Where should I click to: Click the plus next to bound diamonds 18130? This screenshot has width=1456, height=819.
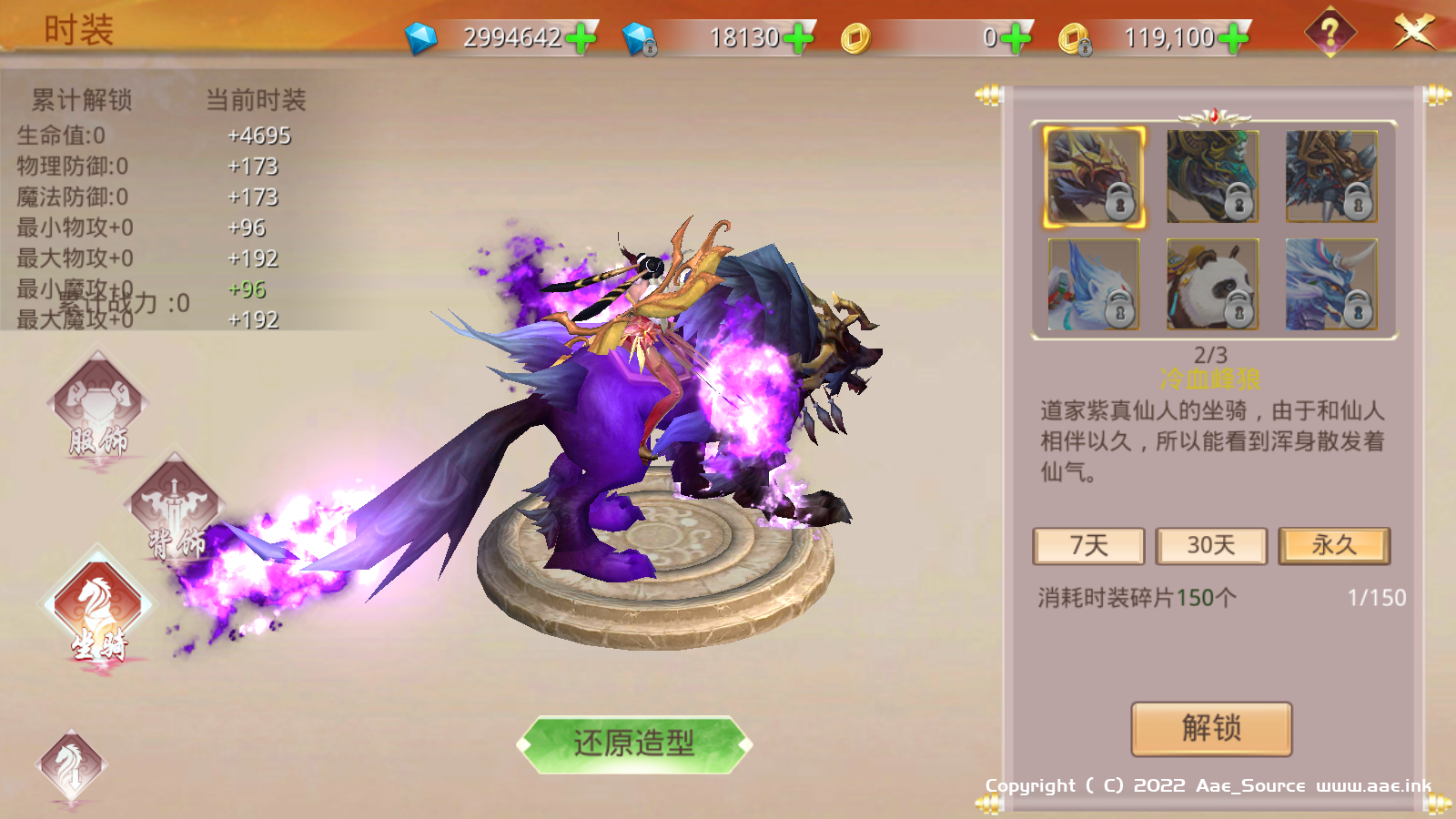[x=799, y=38]
